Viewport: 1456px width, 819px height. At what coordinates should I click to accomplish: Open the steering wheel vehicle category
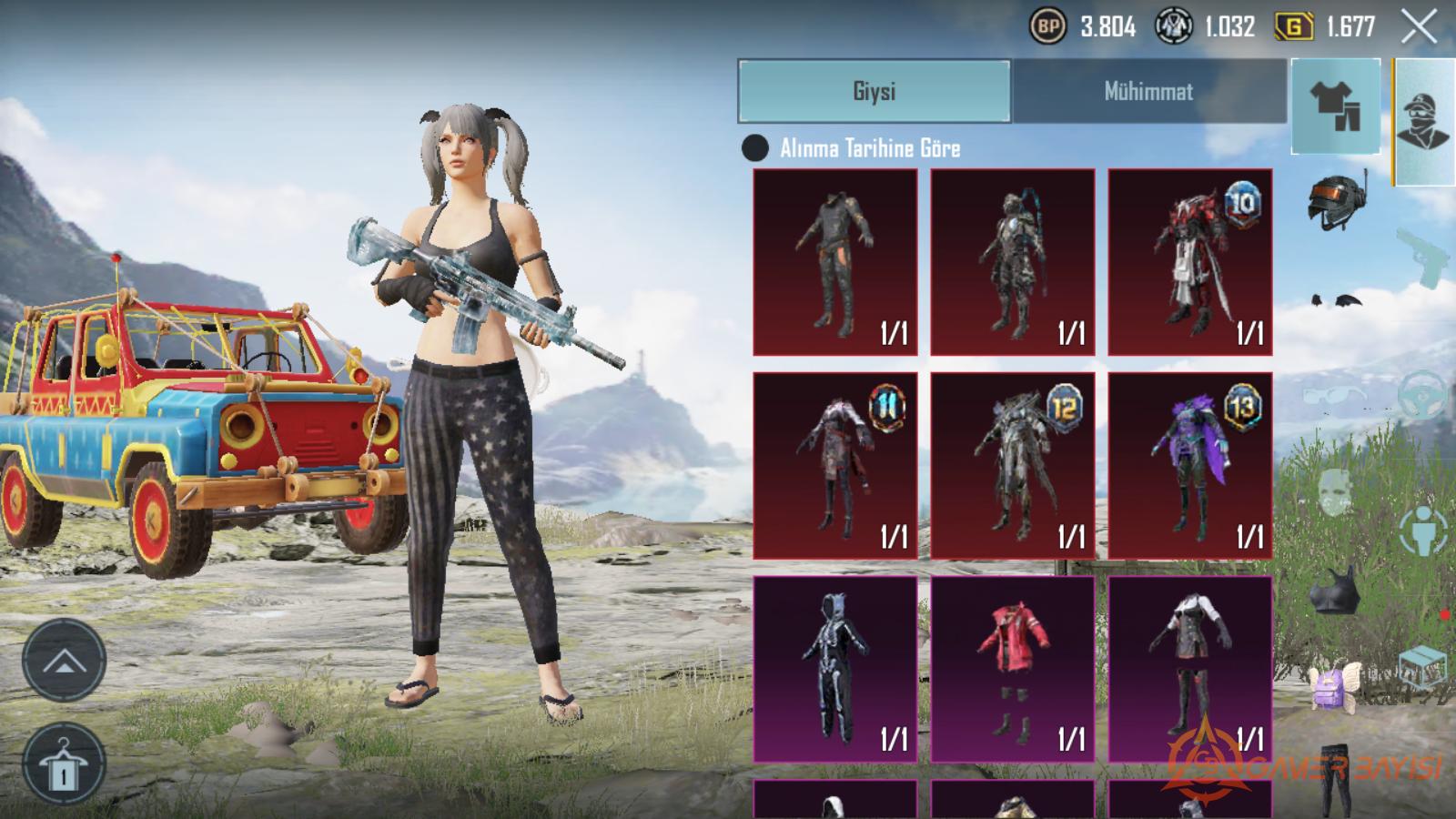1423,393
